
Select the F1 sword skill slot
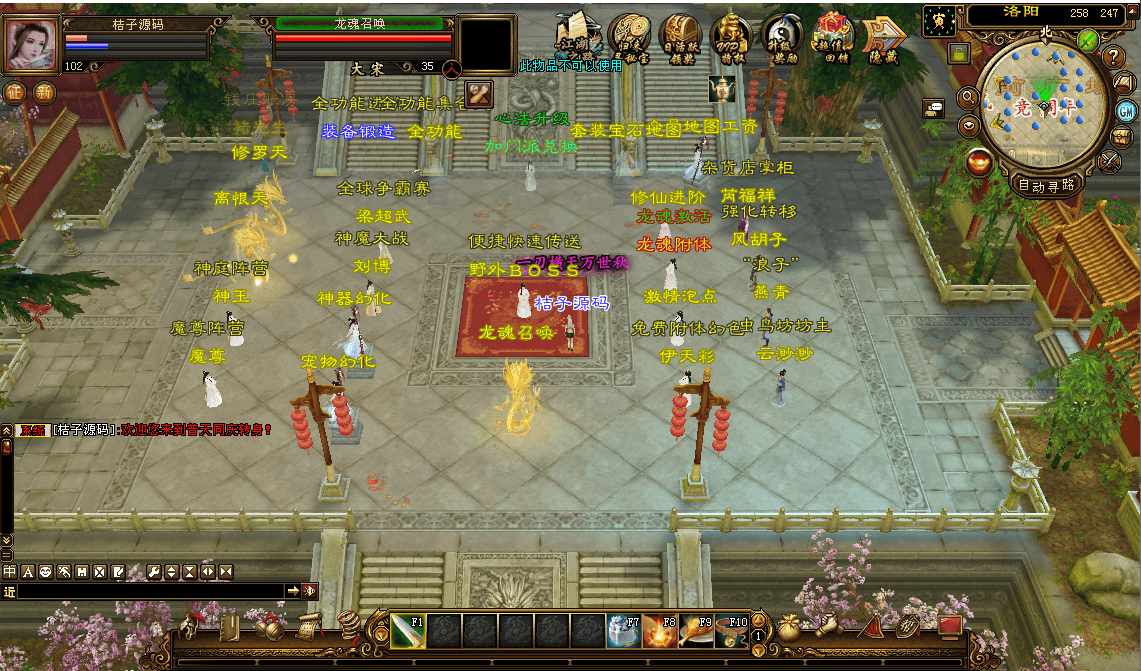click(408, 632)
